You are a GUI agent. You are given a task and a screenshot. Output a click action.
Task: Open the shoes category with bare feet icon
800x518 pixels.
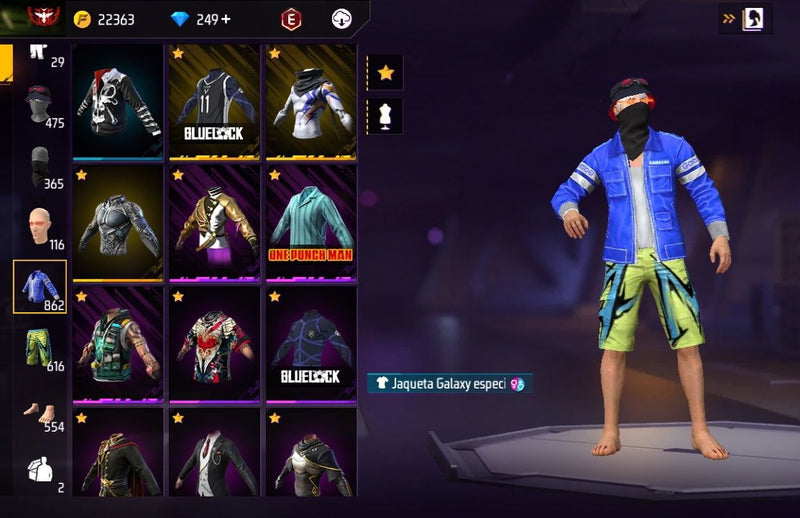click(40, 411)
